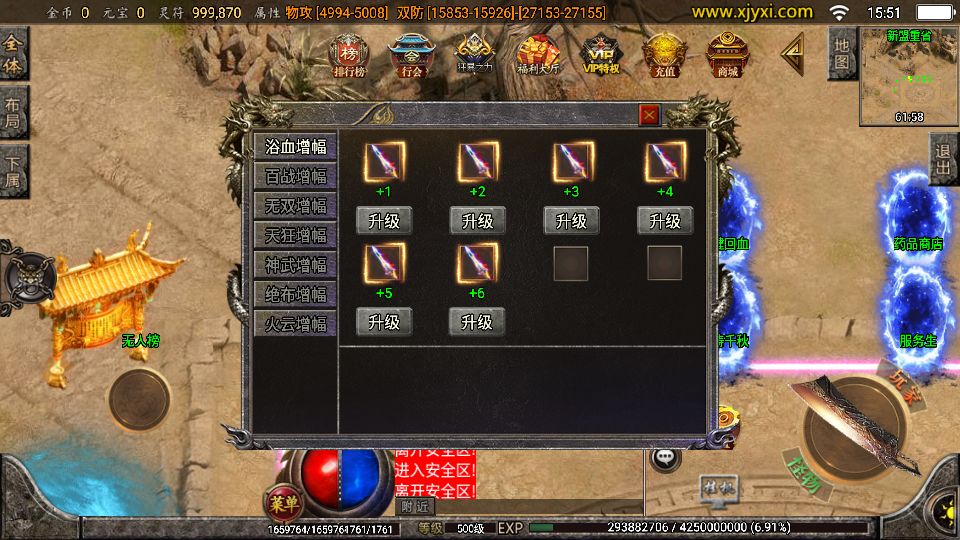Select the +3 sword icon
The image size is (960, 540).
(x=572, y=160)
